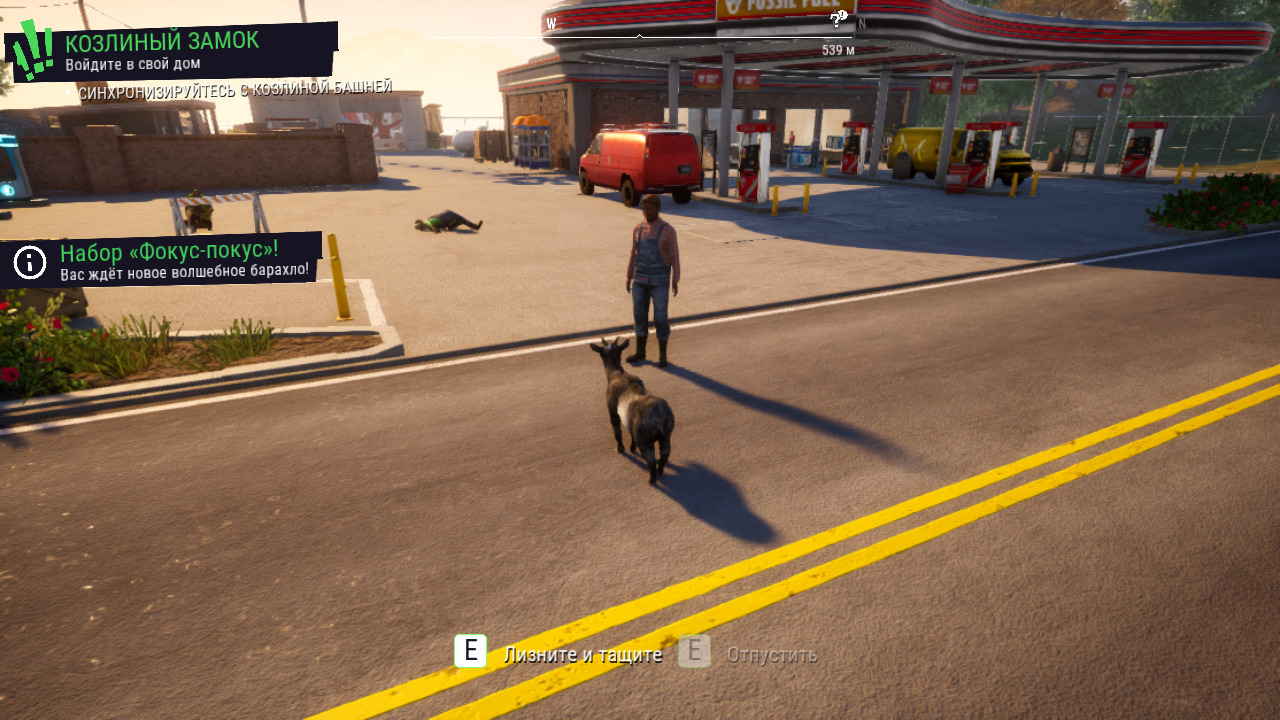Open the Козлиный замок quest tracker

tap(162, 41)
